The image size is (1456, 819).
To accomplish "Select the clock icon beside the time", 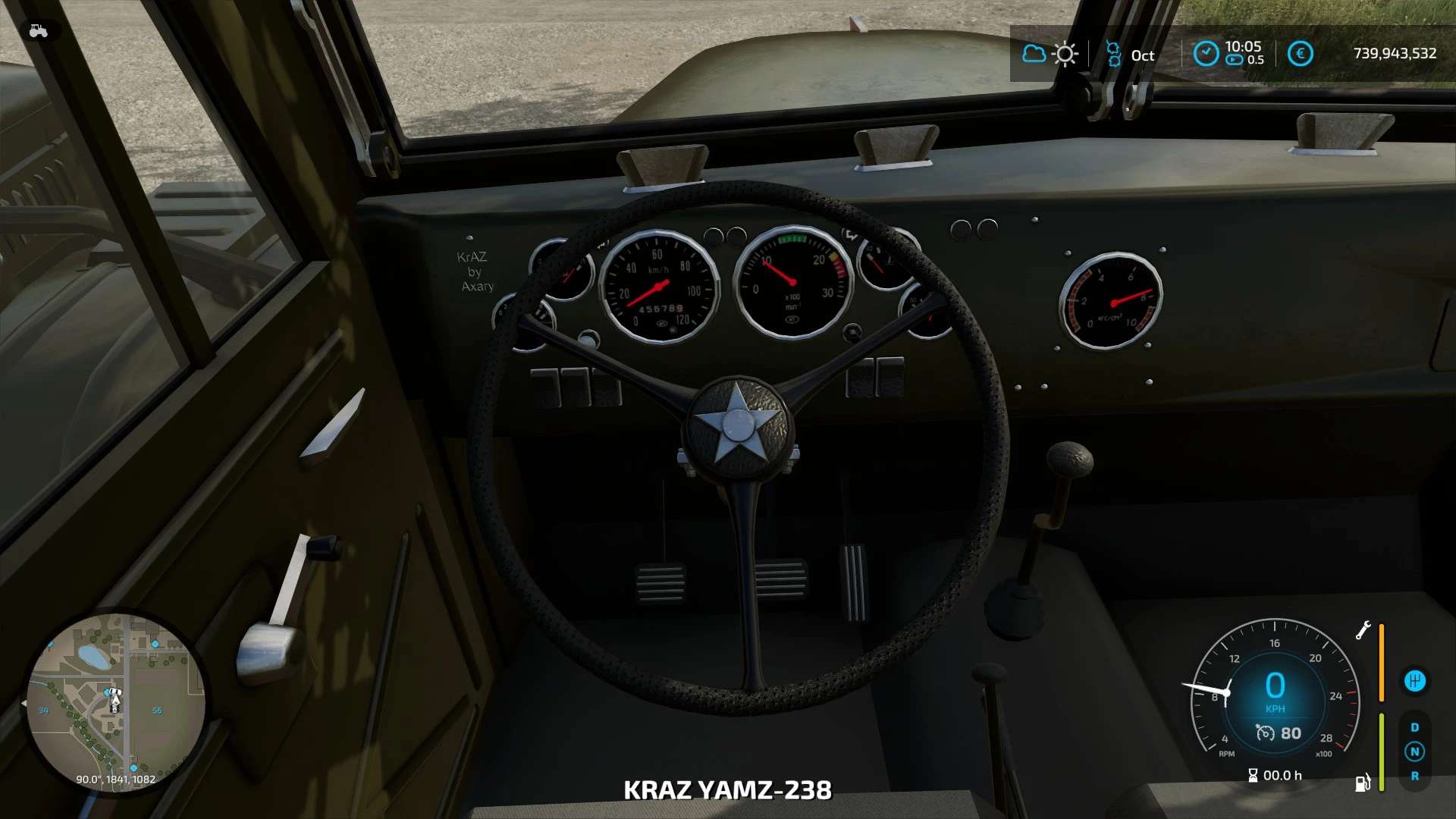I will (1206, 54).
